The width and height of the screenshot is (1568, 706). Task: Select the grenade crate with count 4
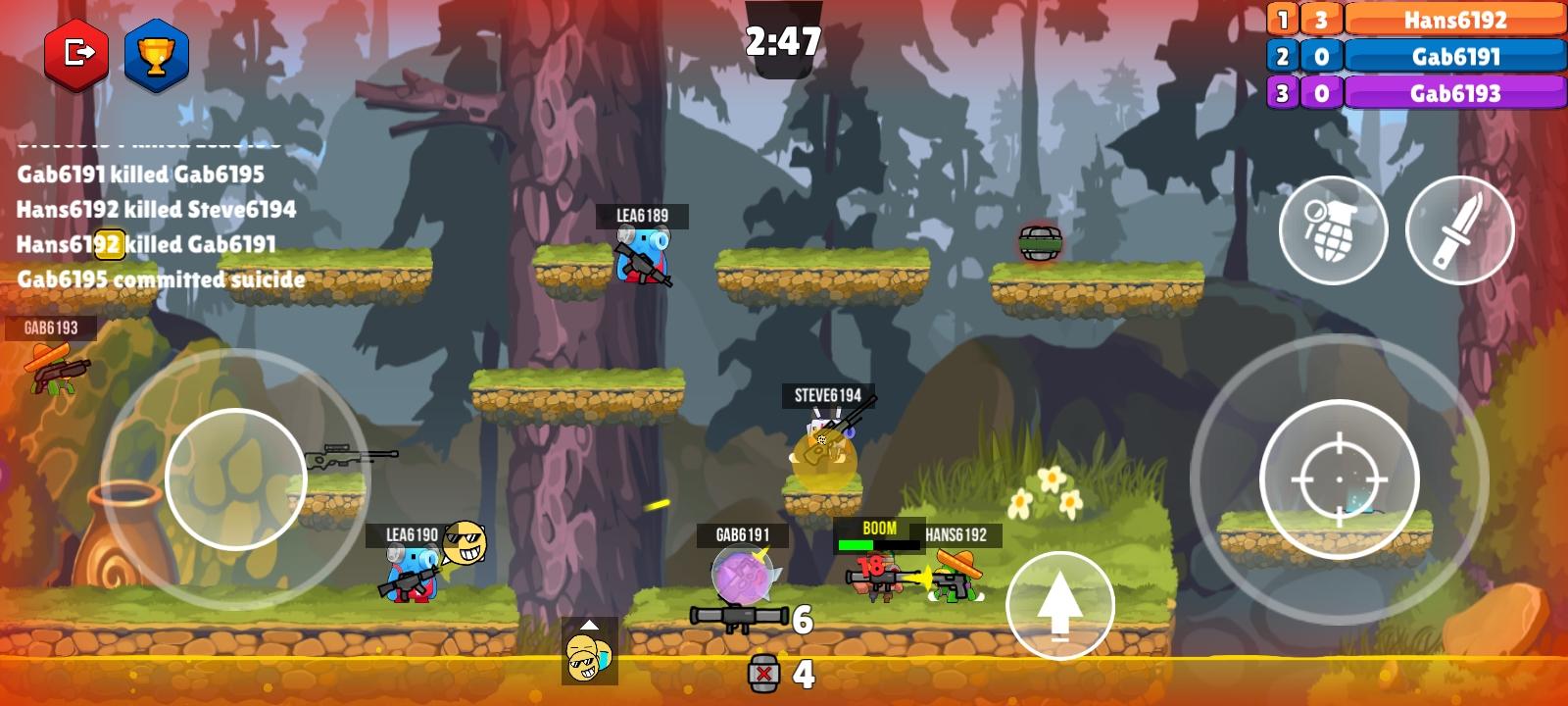(764, 672)
